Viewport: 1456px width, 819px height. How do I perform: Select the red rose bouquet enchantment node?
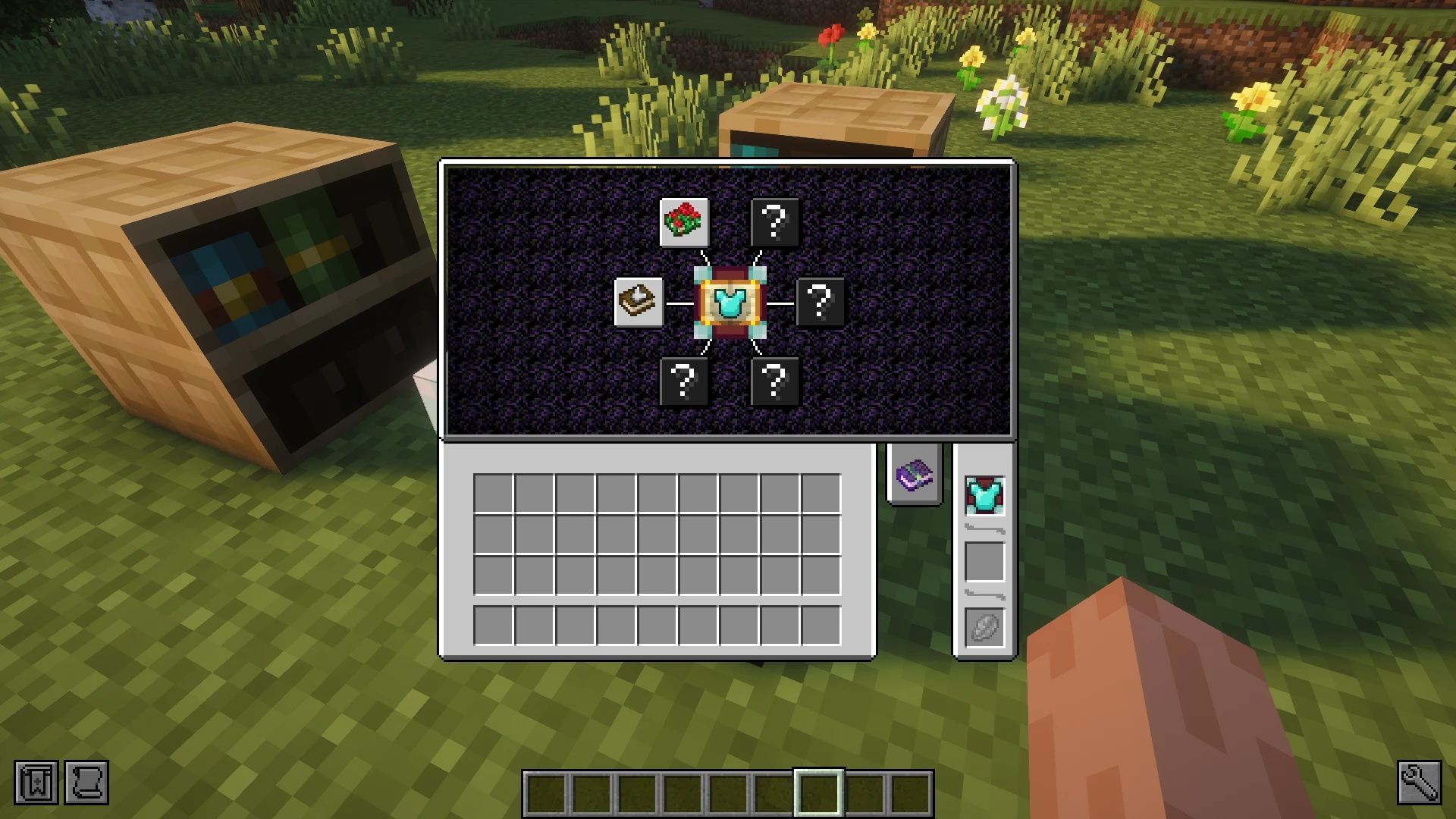coord(684,222)
